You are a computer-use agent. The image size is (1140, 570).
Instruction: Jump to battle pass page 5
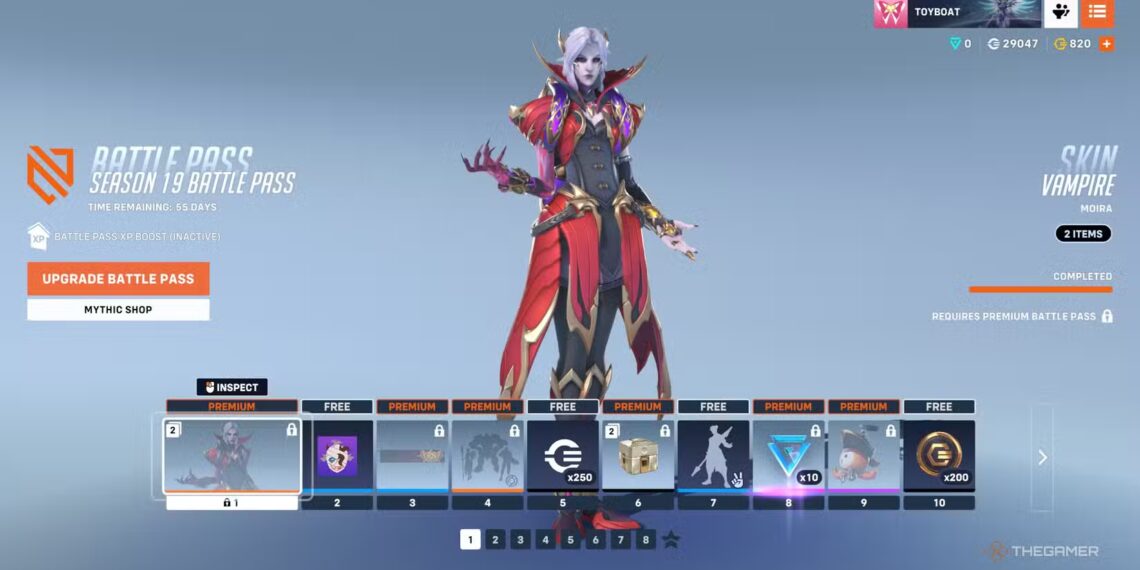click(x=570, y=540)
